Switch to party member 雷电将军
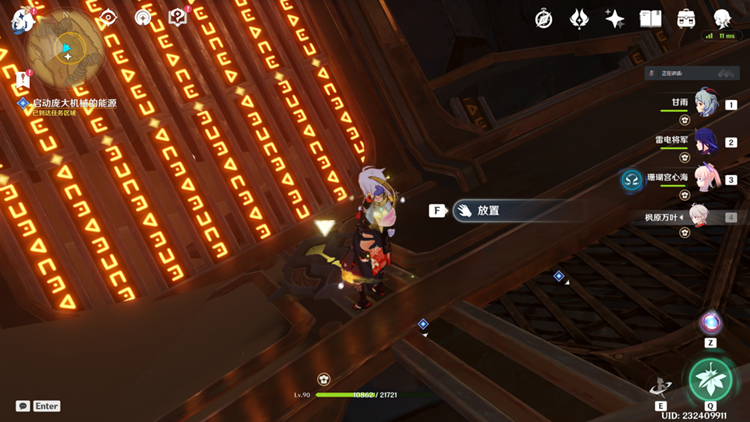Viewport: 750px width, 422px height. point(706,141)
